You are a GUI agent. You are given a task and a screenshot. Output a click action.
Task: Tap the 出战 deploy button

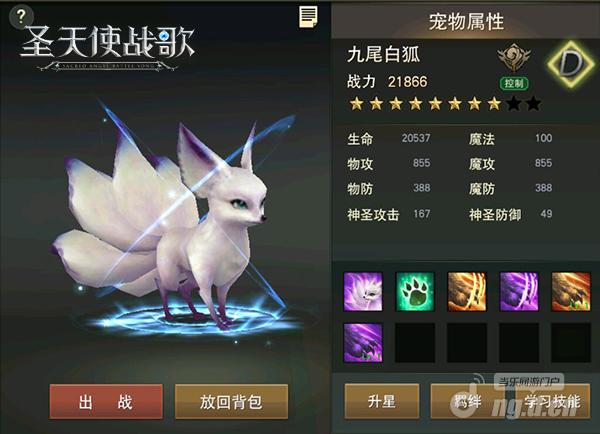(x=106, y=401)
